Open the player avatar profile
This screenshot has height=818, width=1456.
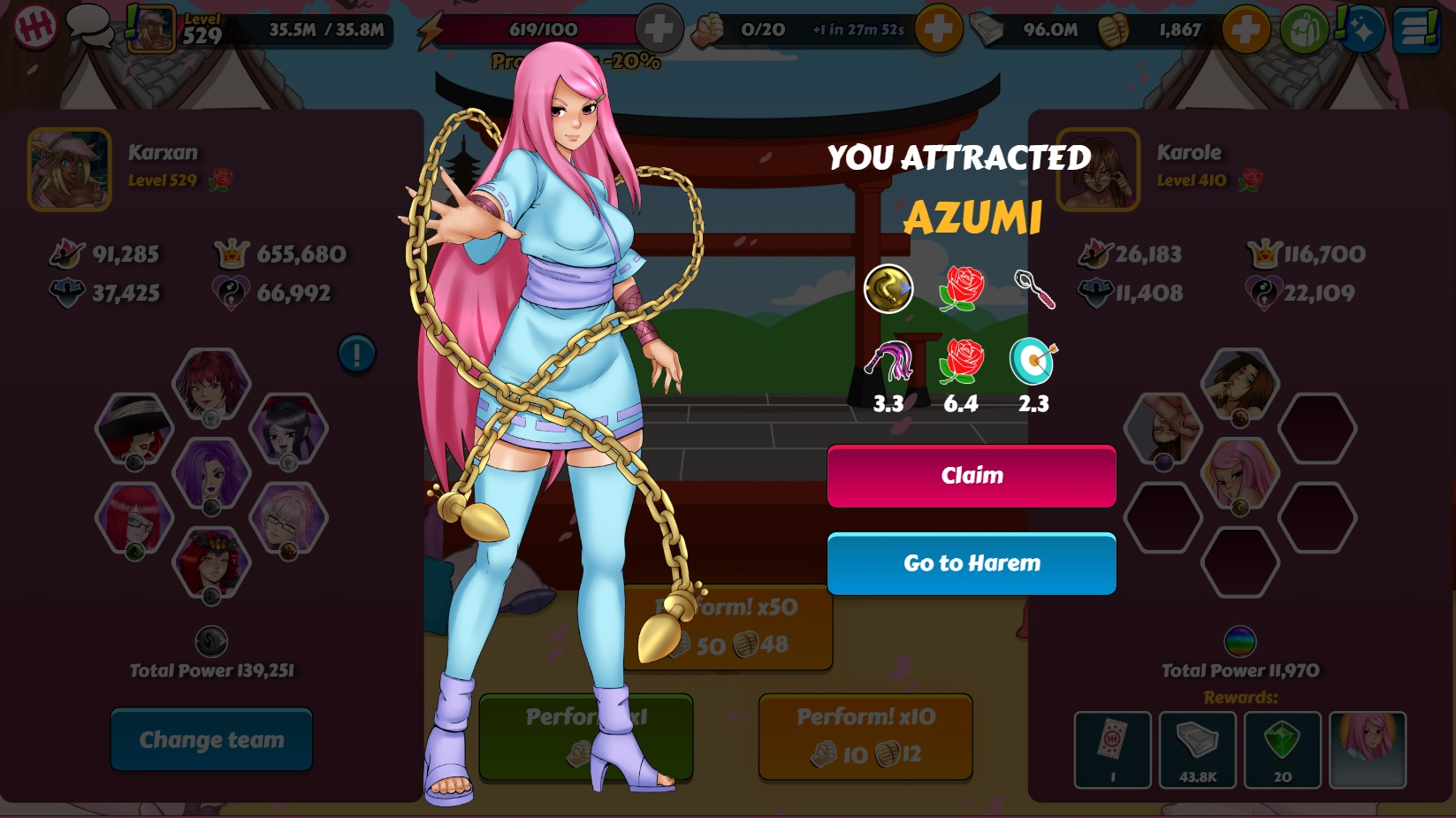click(x=150, y=29)
